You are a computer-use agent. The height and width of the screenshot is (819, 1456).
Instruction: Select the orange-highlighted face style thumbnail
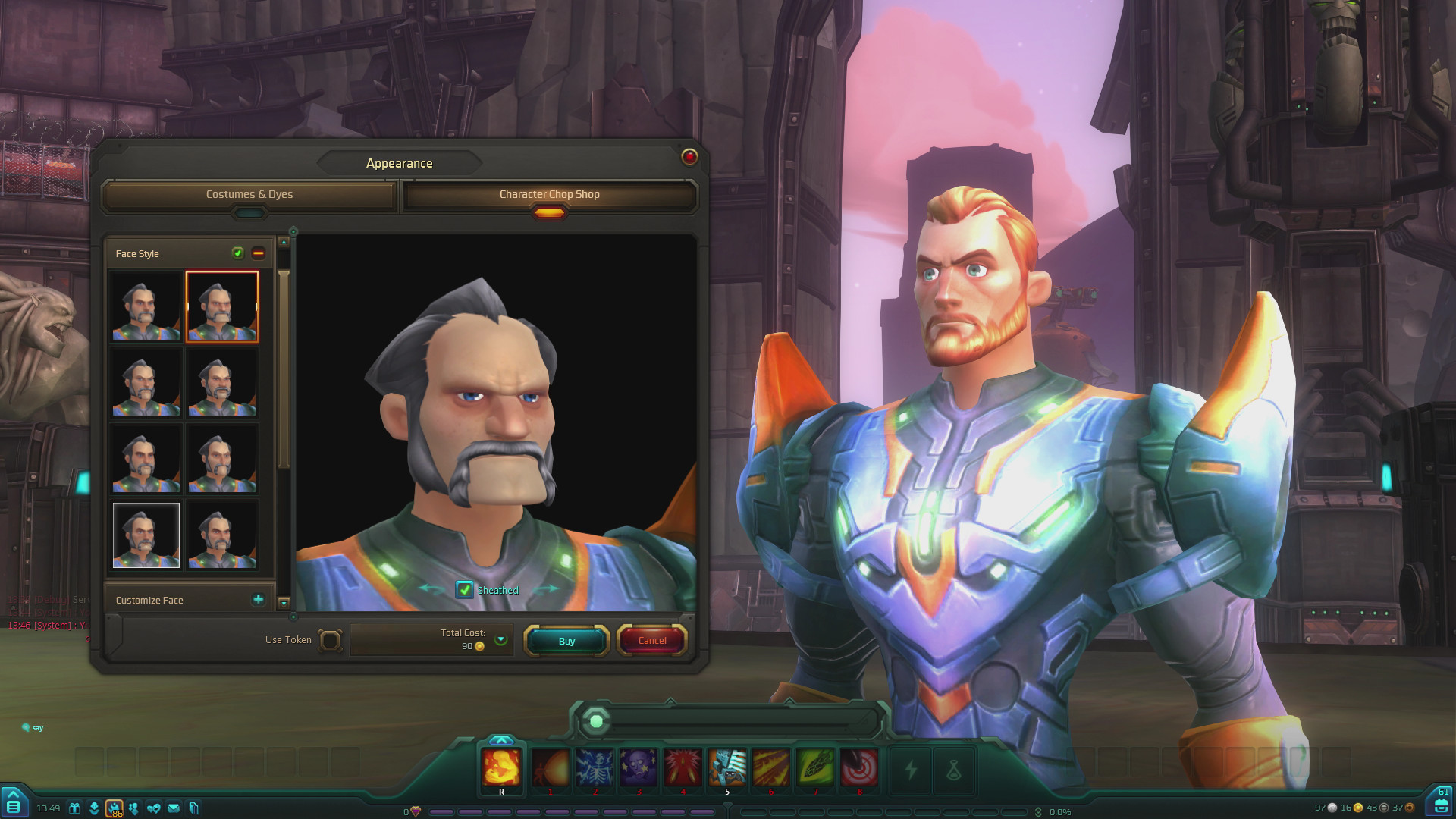coord(222,306)
